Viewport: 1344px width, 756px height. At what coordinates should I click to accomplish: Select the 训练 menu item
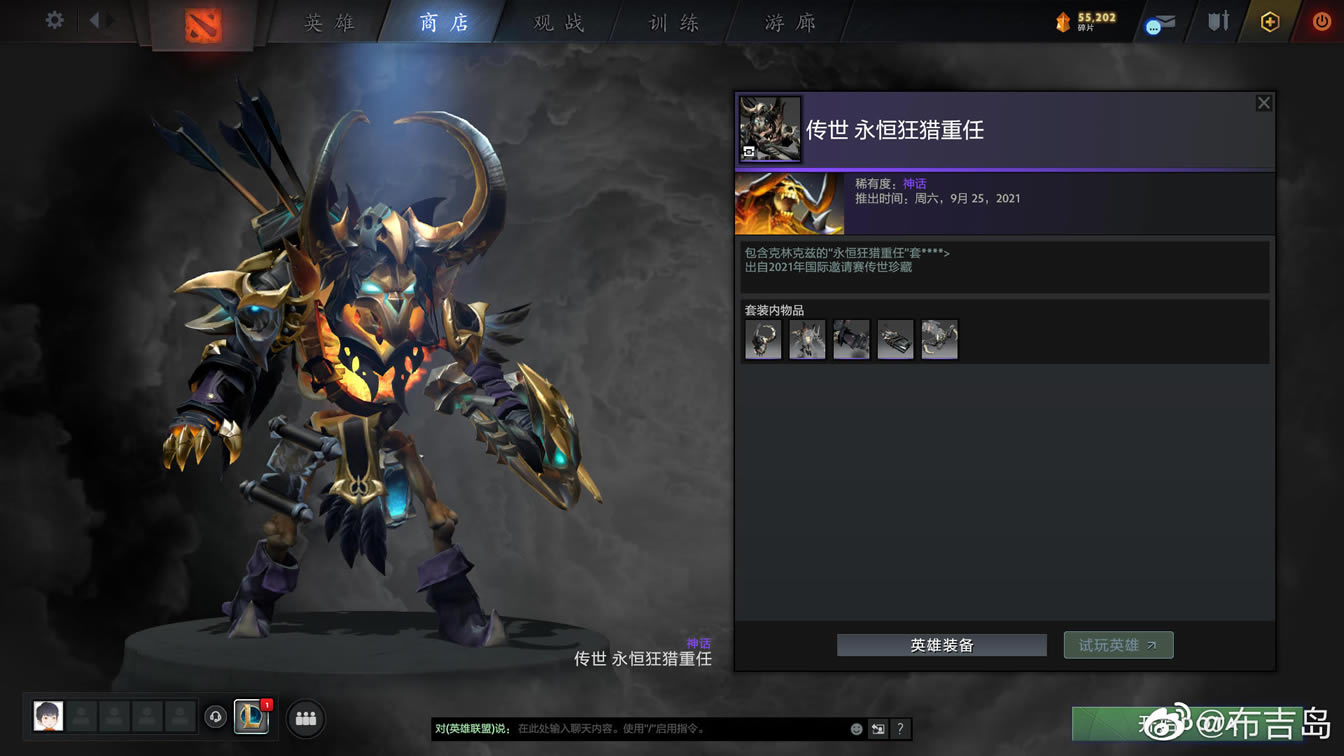[x=673, y=22]
